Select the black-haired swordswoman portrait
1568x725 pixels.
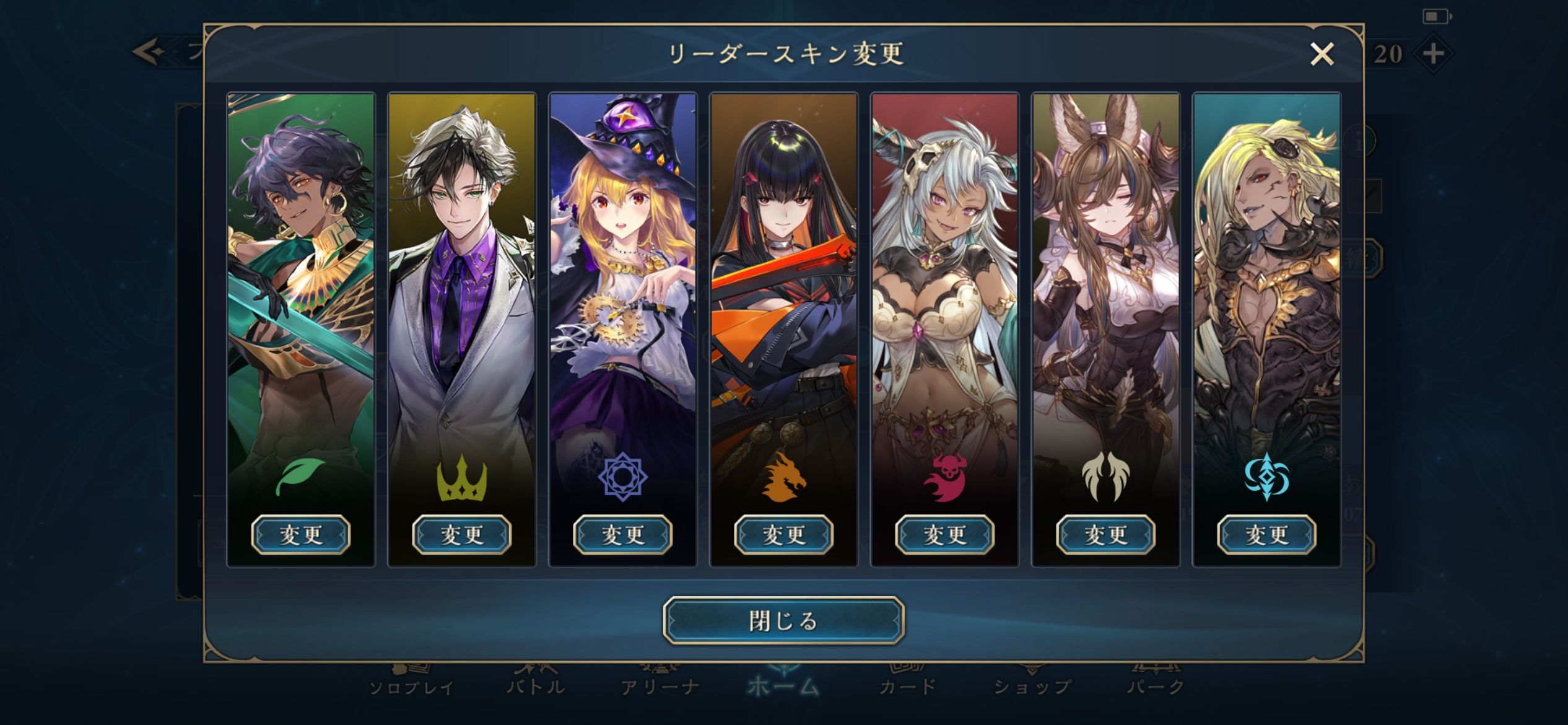(x=784, y=279)
